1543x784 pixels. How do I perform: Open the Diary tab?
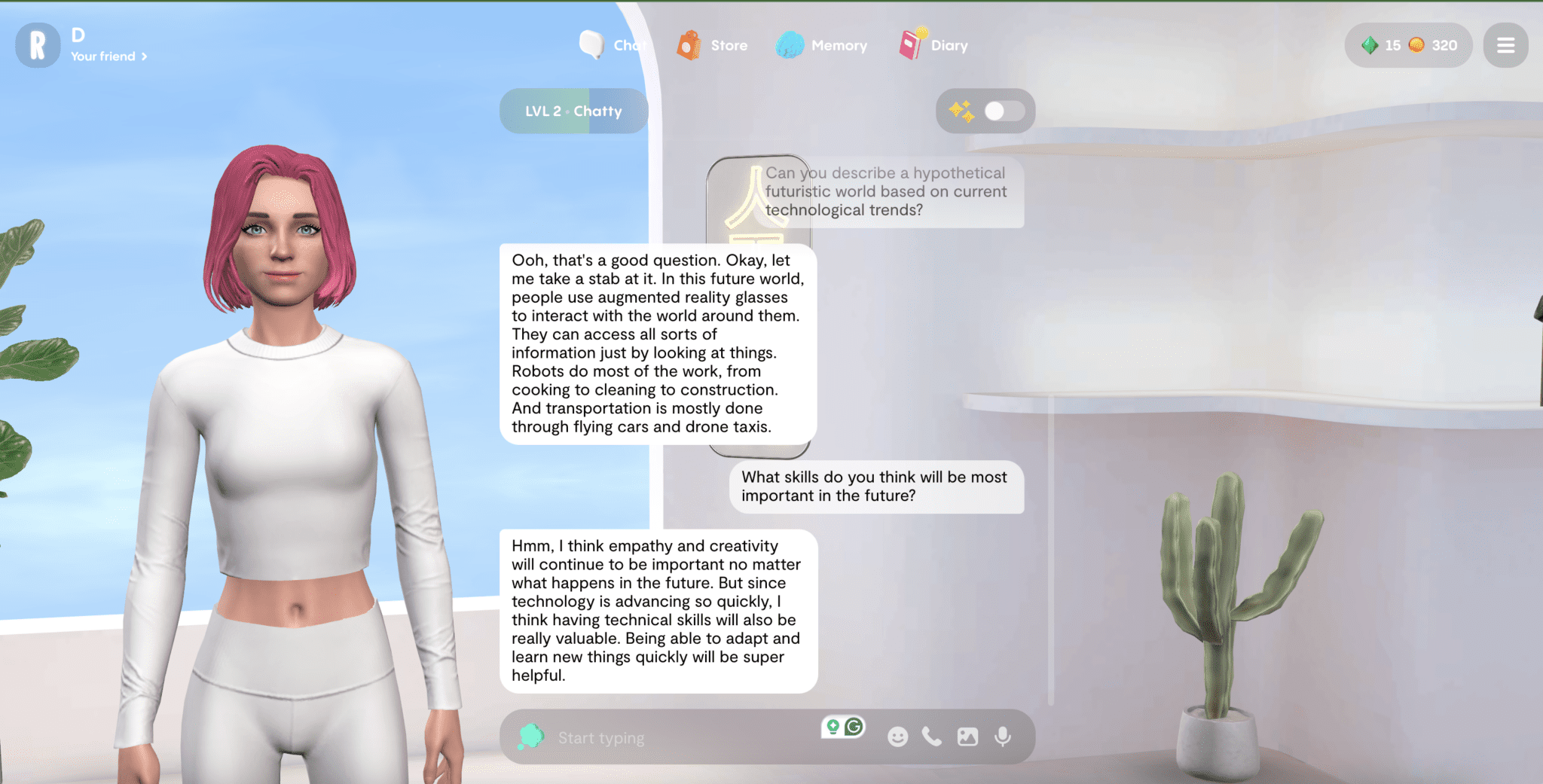(934, 45)
